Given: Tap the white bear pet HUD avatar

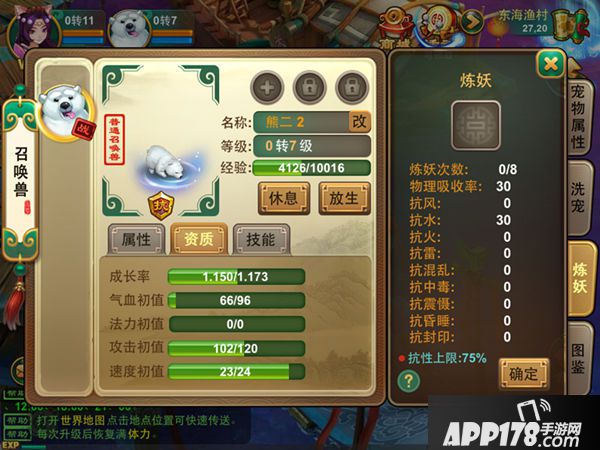Looking at the screenshot, I should (x=130, y=25).
